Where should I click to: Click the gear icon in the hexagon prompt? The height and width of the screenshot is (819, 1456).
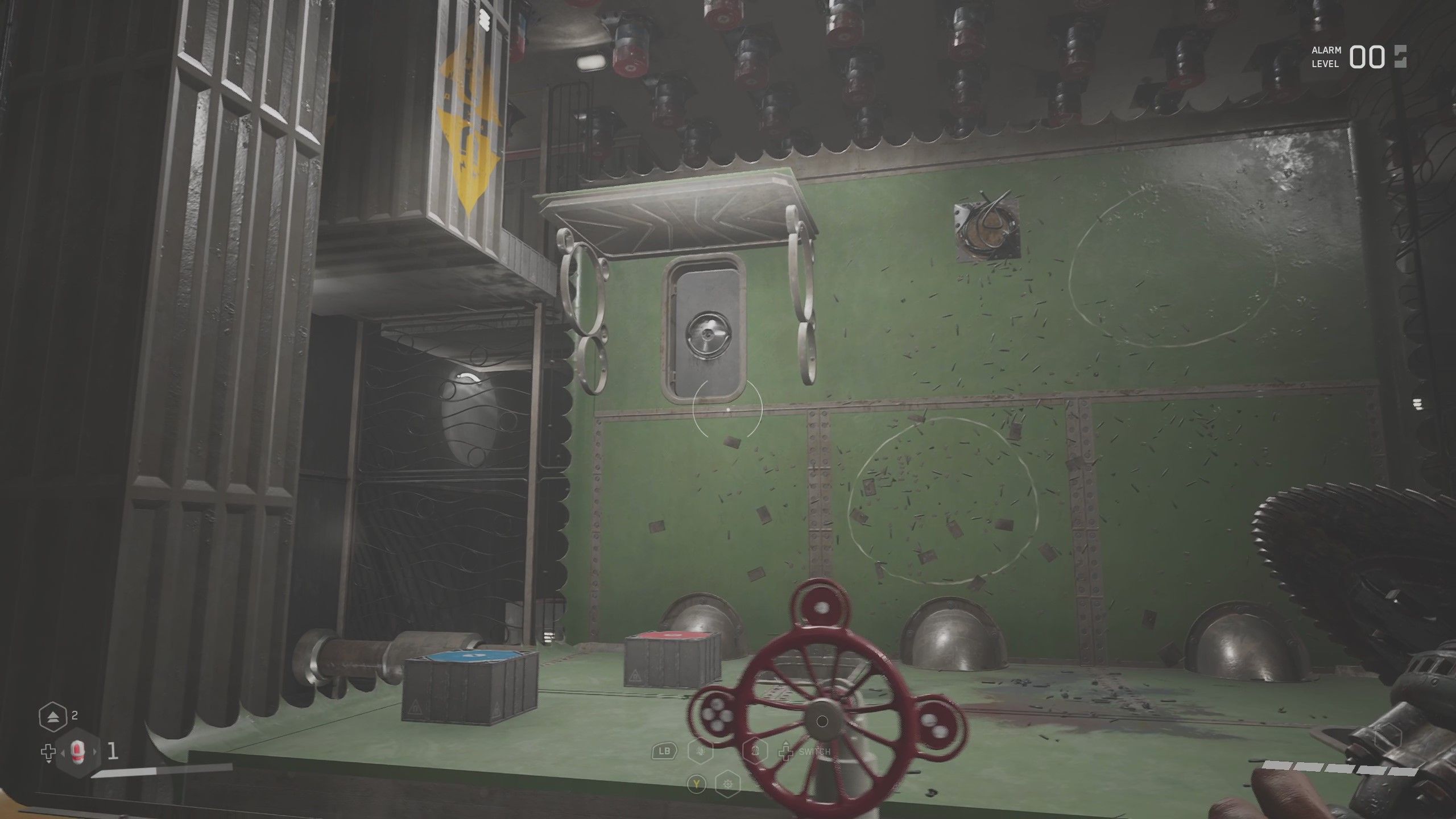(728, 785)
